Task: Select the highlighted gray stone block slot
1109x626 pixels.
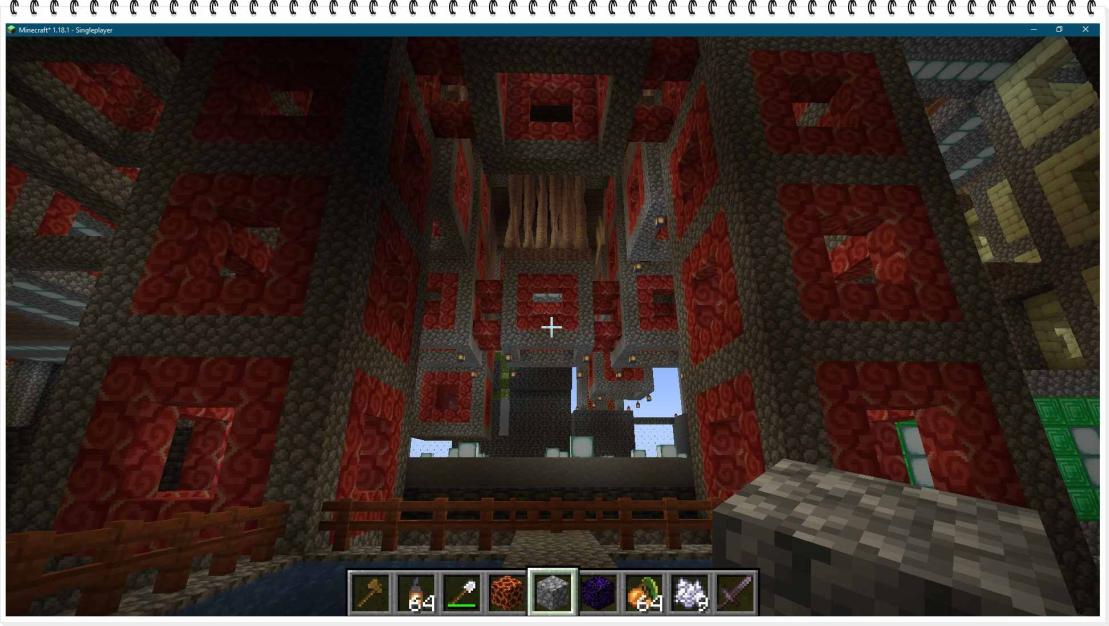Action: coord(552,593)
